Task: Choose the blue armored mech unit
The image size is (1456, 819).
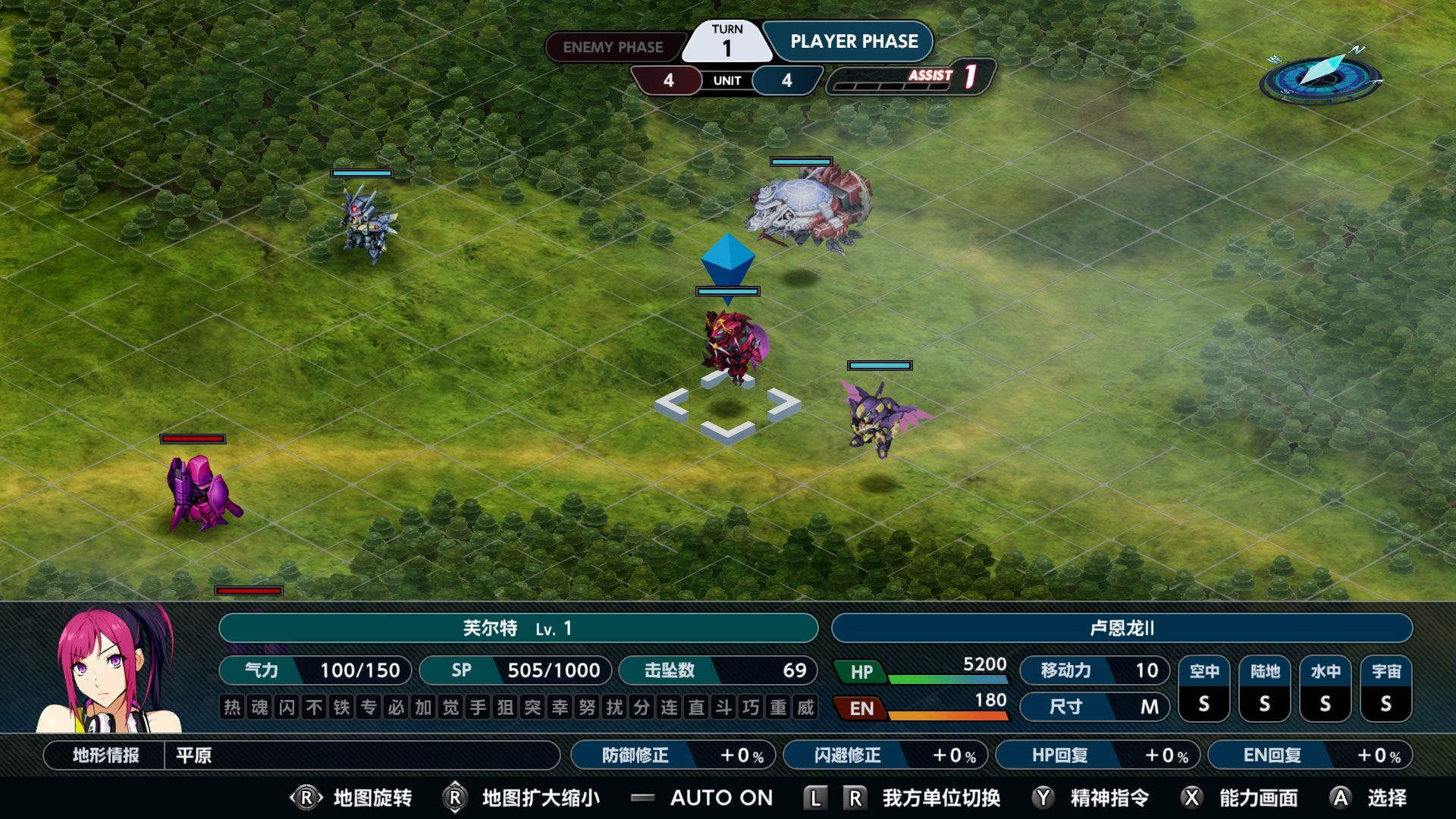Action: point(366,222)
